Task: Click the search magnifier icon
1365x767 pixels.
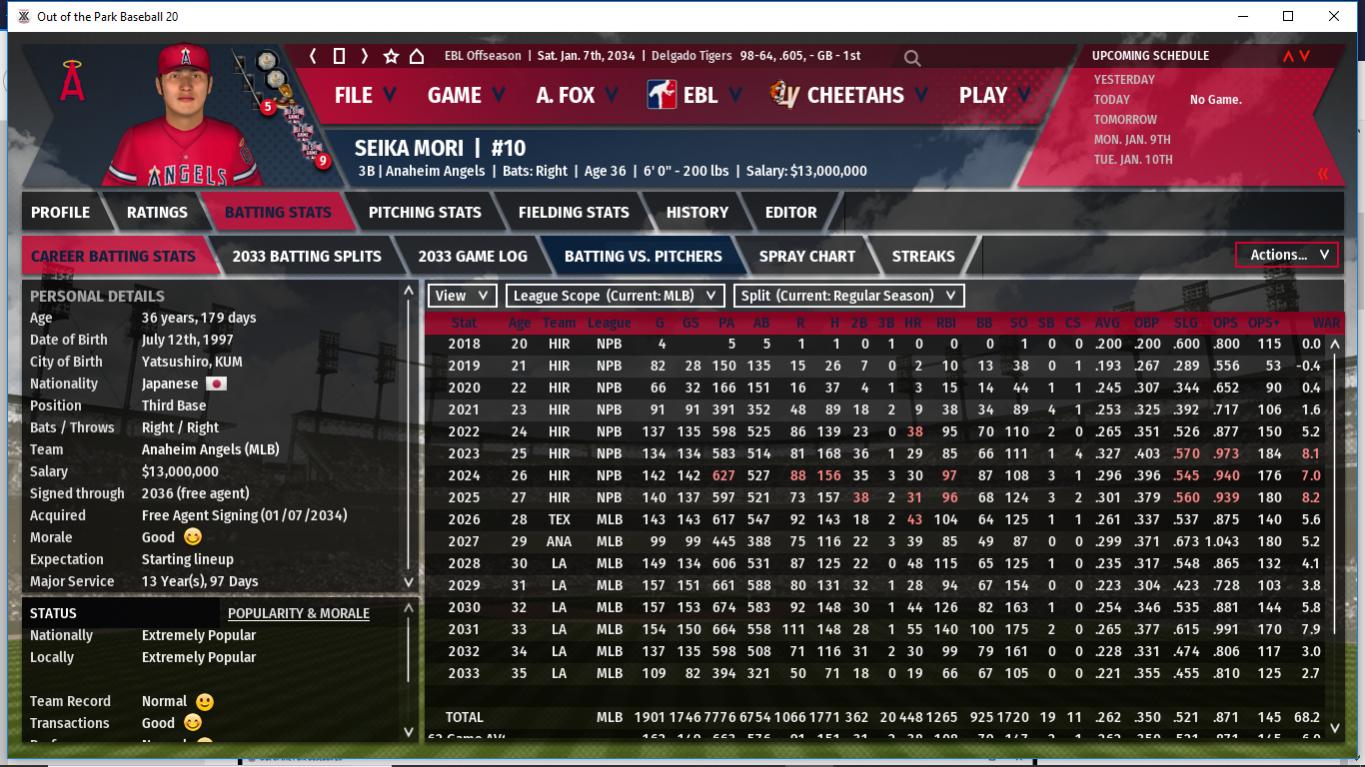Action: pyautogui.click(x=912, y=58)
